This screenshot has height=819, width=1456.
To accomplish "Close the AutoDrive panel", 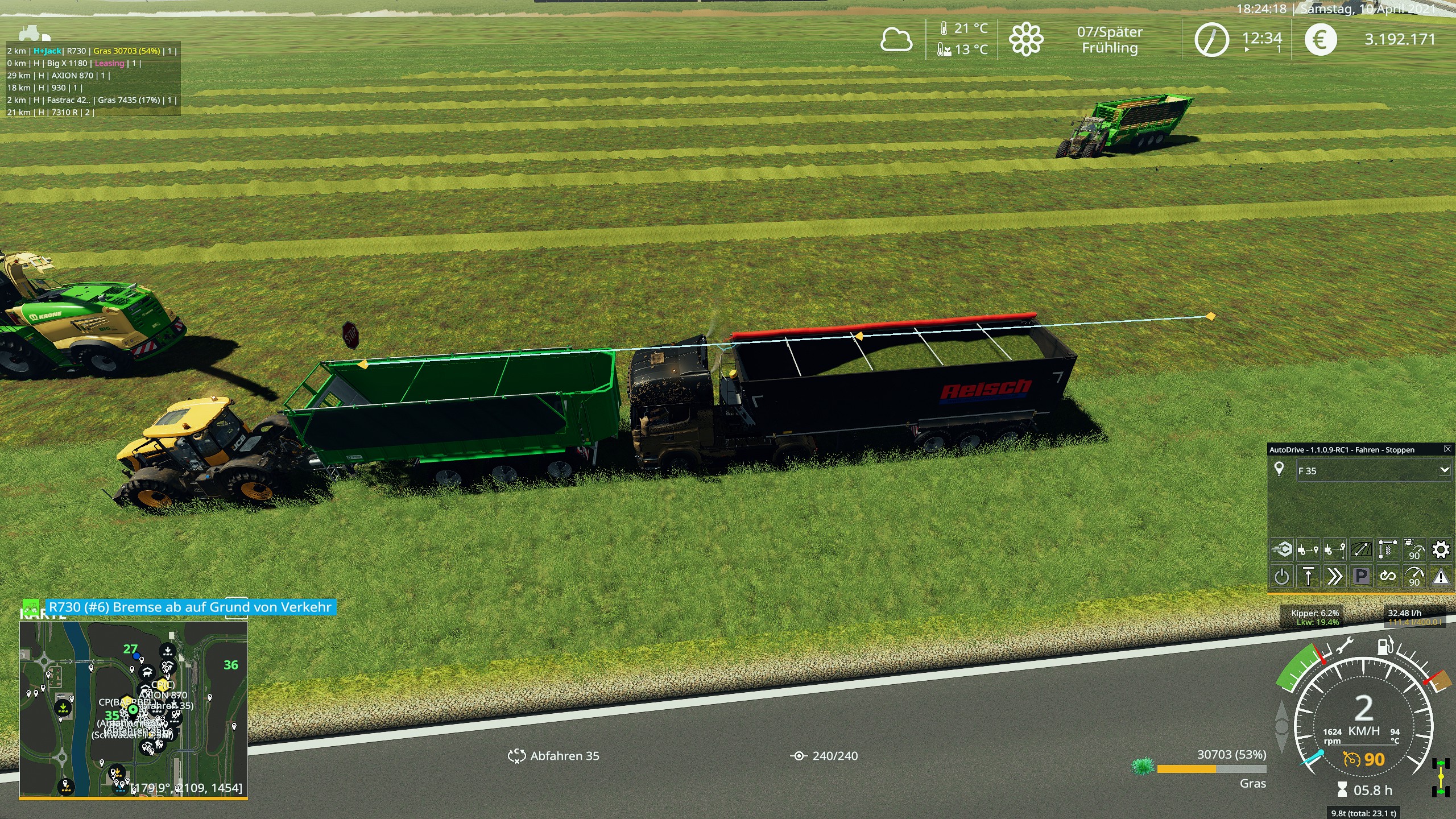I will pyautogui.click(x=1447, y=449).
